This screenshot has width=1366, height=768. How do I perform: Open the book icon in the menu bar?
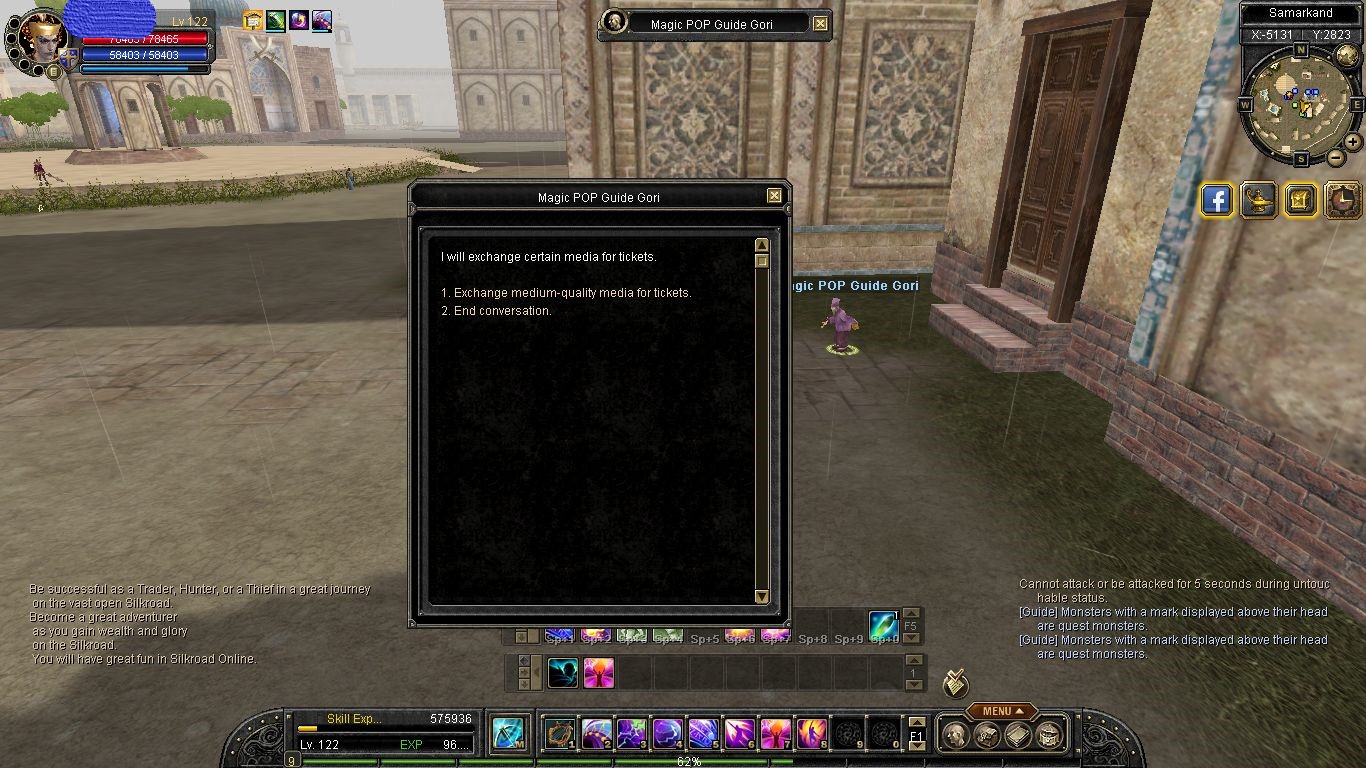[x=1018, y=735]
